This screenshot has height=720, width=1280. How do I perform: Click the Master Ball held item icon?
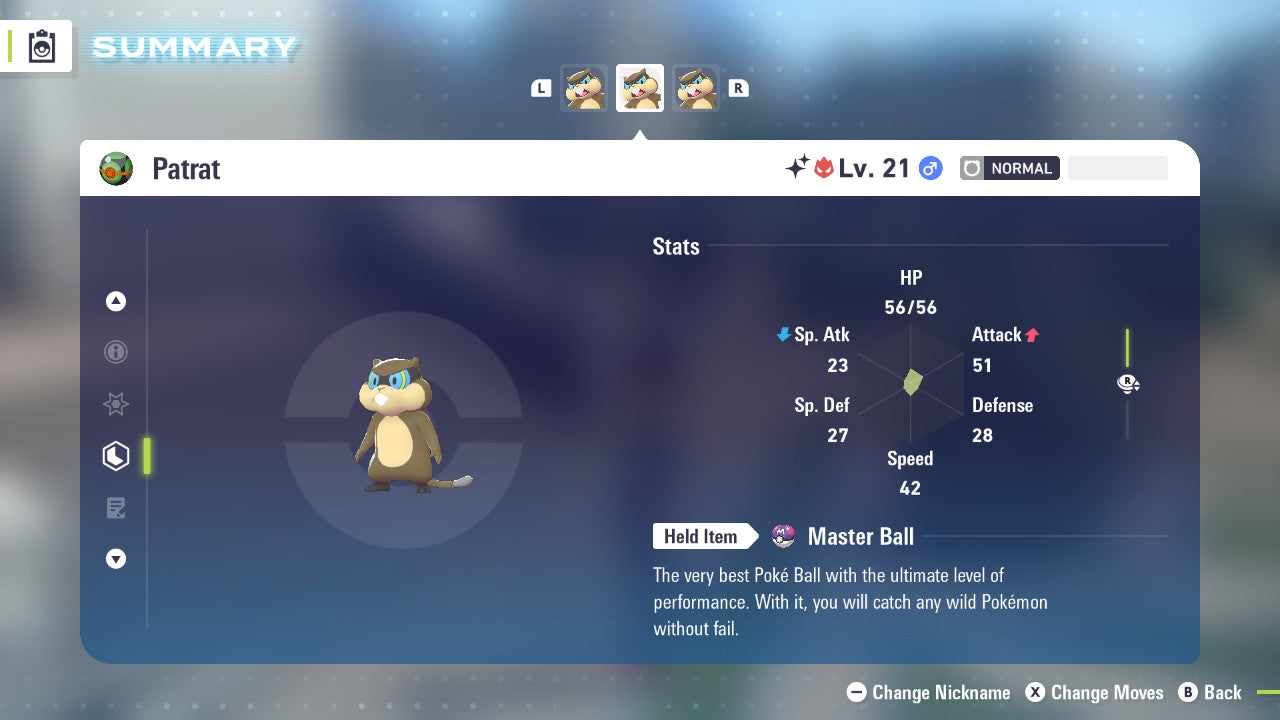(x=784, y=536)
